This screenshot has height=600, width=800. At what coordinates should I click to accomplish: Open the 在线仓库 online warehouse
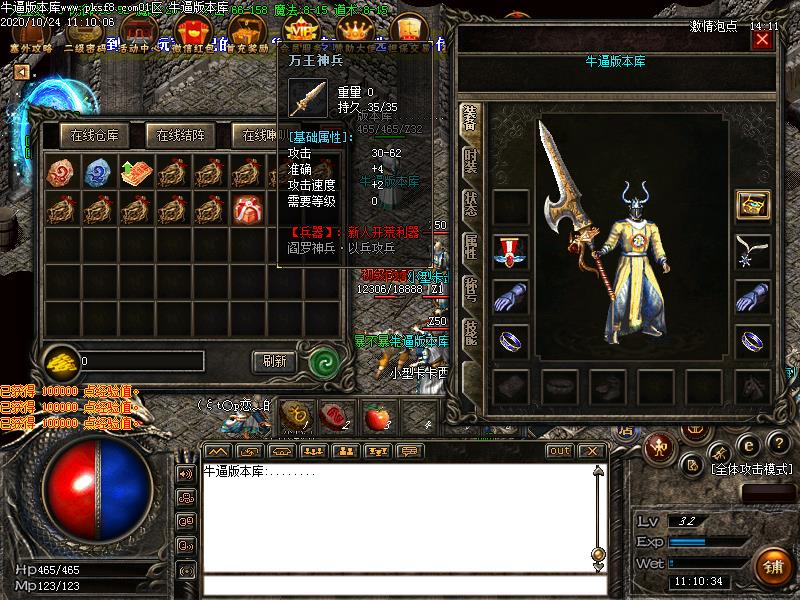94,135
